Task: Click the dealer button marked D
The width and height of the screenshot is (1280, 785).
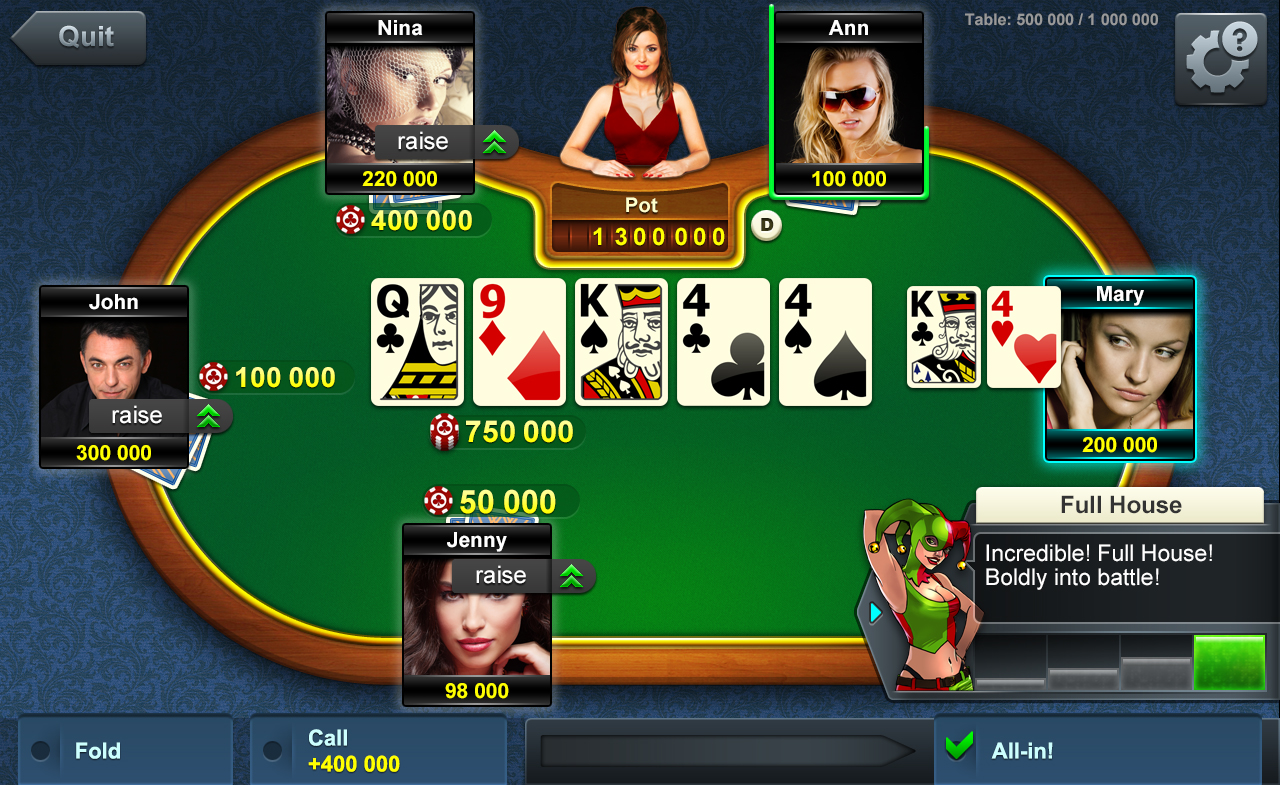Action: pyautogui.click(x=766, y=226)
